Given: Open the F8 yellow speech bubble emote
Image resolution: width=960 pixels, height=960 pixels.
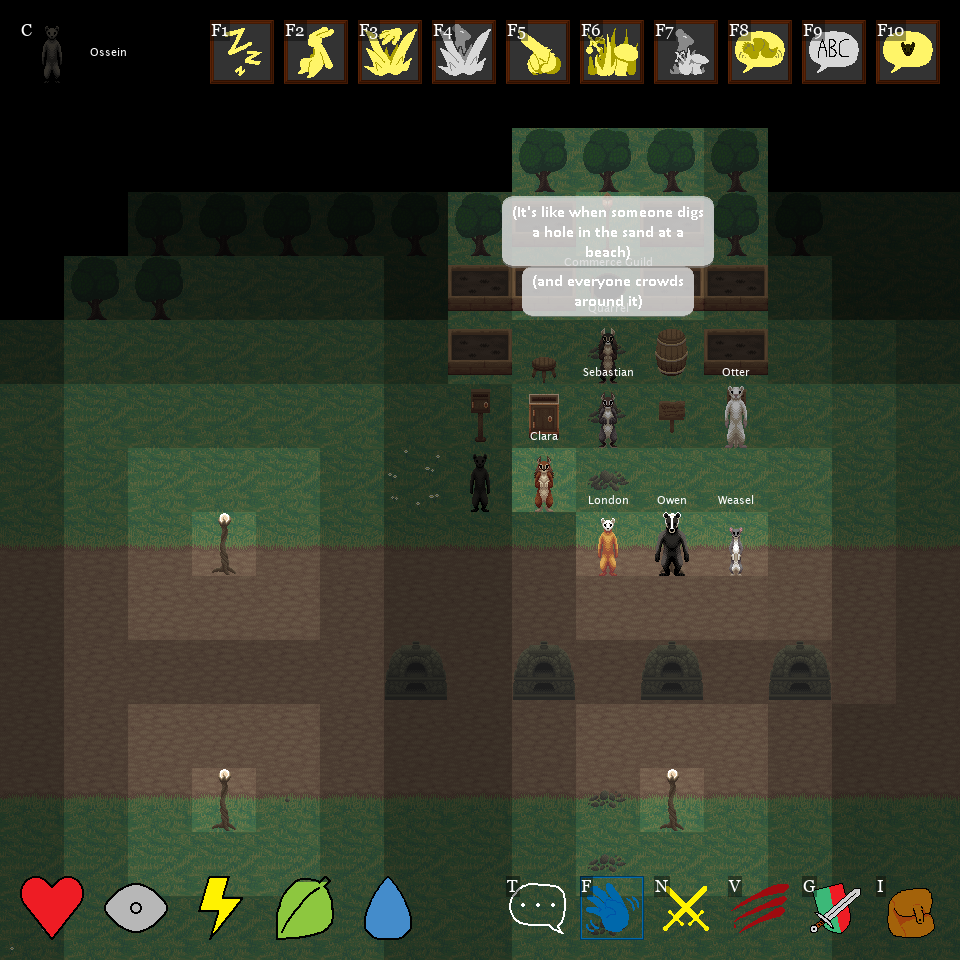Looking at the screenshot, I should click(760, 53).
